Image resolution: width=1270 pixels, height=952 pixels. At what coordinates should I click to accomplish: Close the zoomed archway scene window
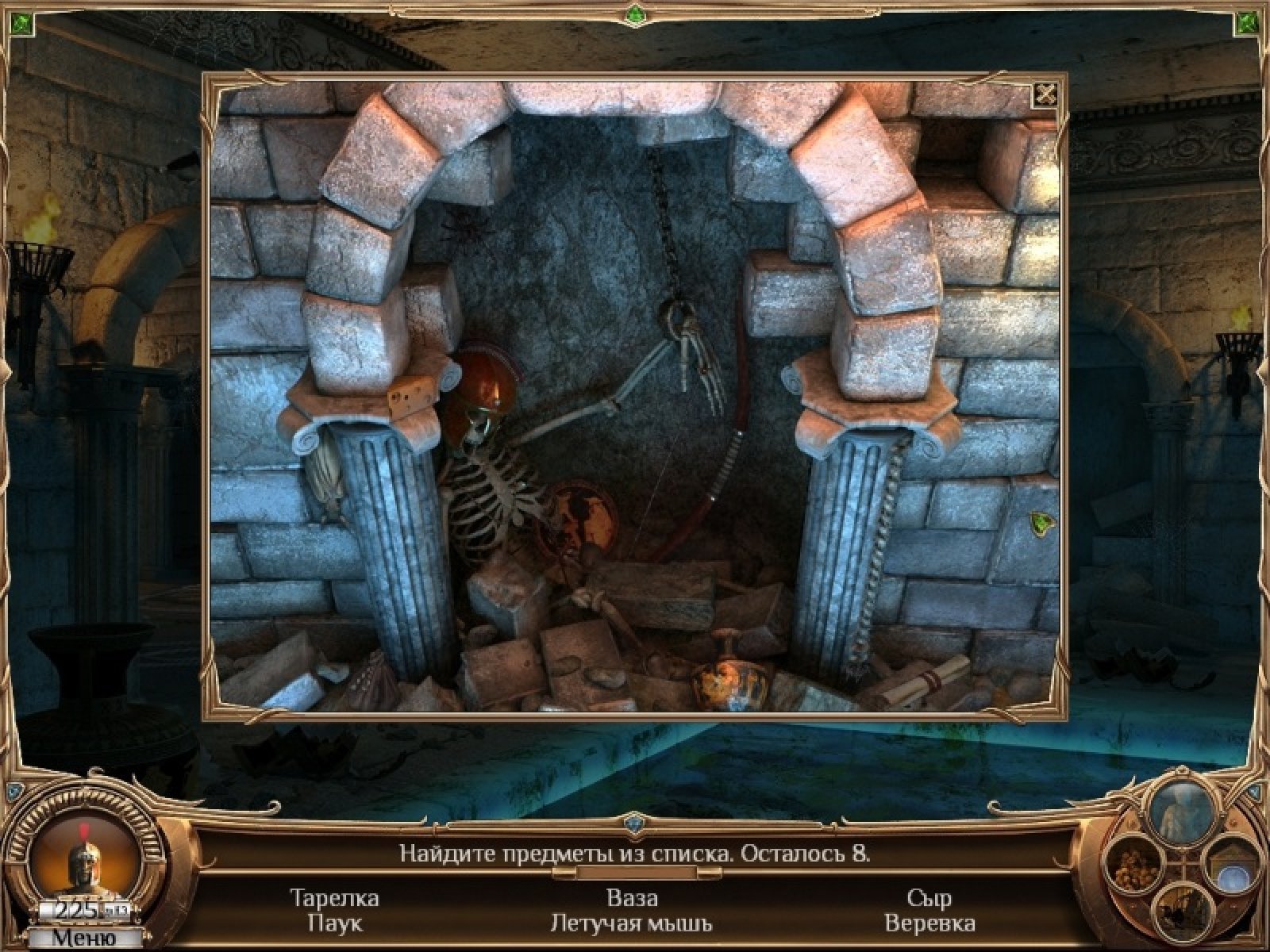pyautogui.click(x=1046, y=94)
